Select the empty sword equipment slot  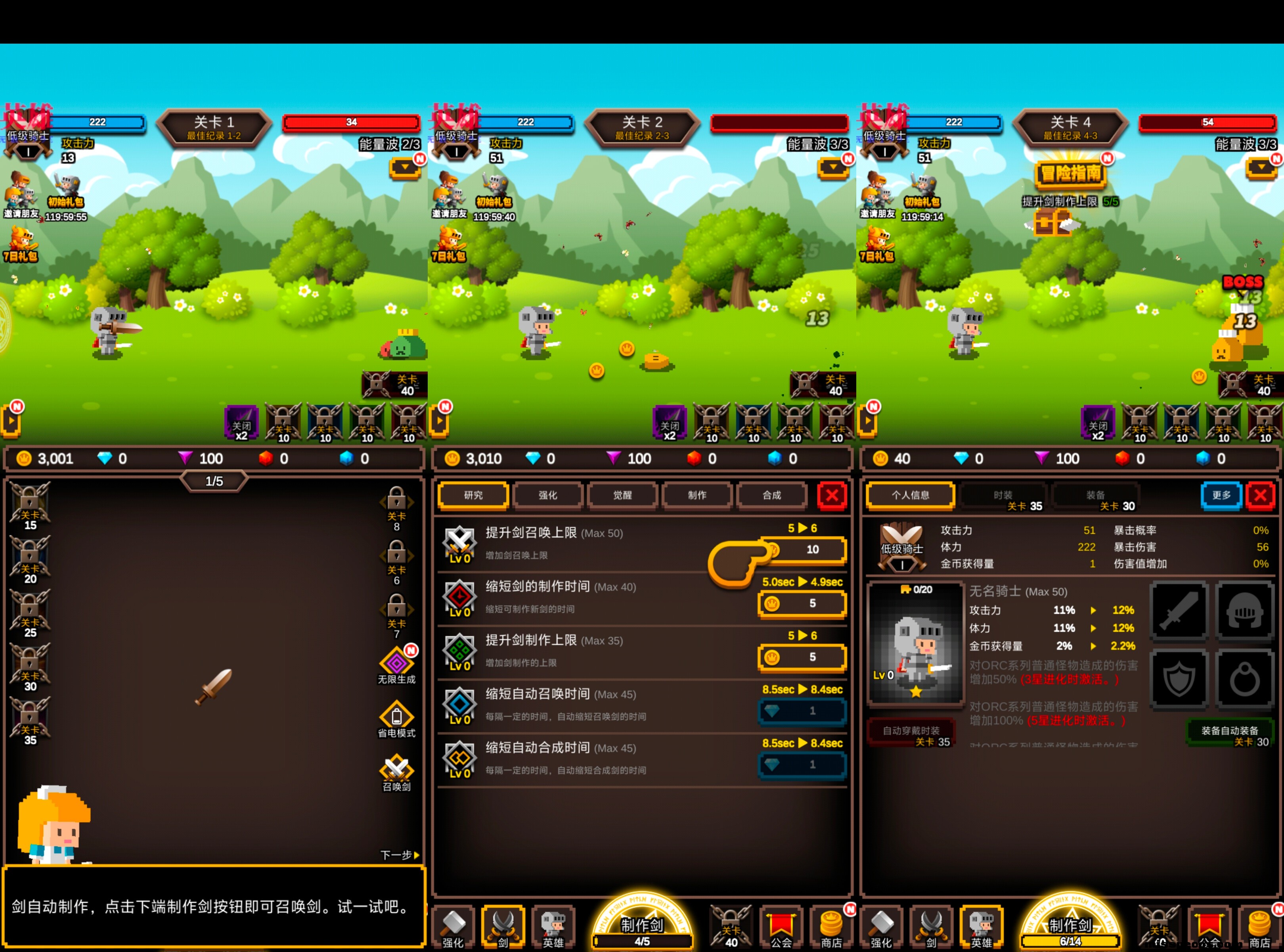pos(1179,610)
